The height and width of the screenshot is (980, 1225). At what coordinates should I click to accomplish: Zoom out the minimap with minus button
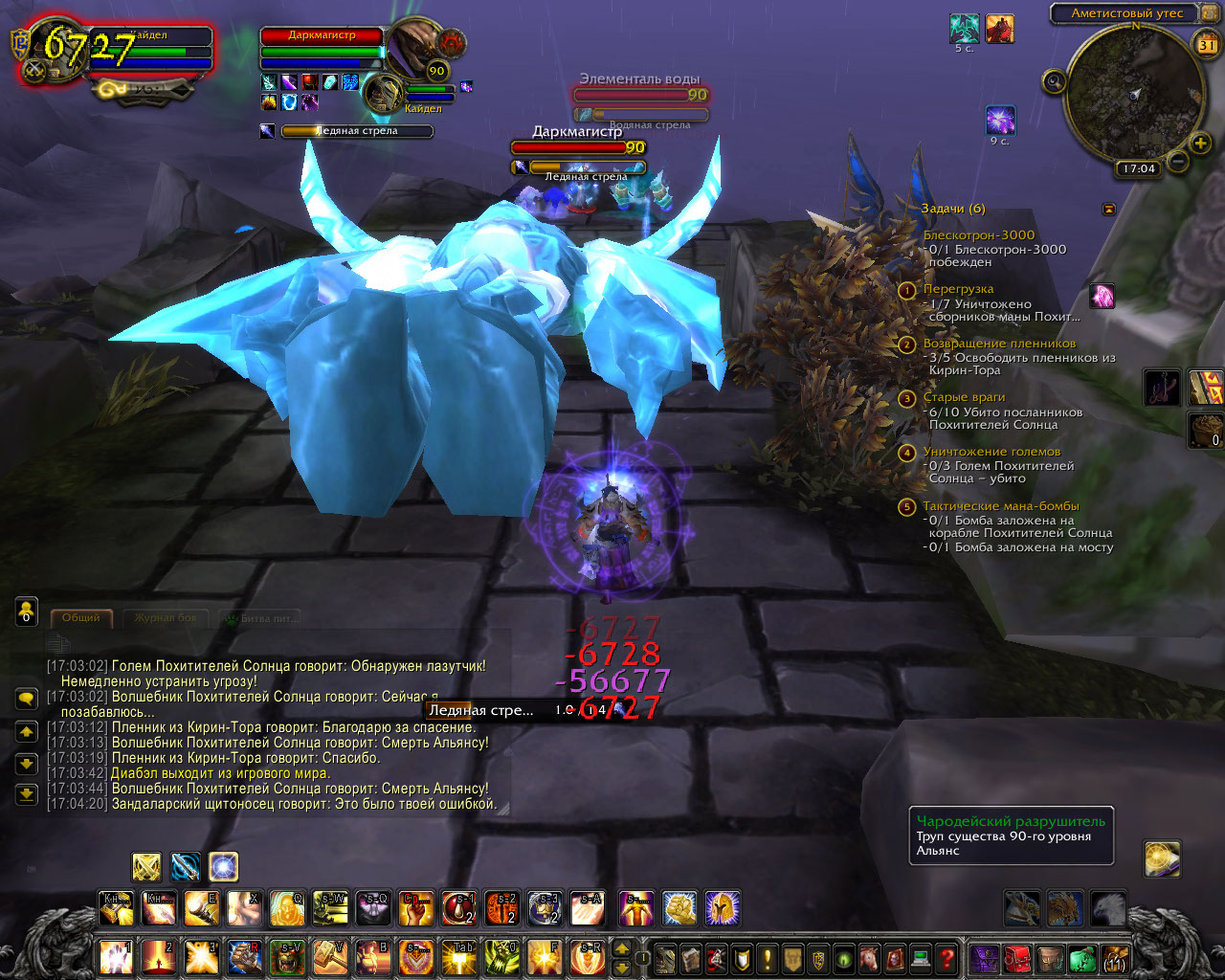click(x=1178, y=161)
